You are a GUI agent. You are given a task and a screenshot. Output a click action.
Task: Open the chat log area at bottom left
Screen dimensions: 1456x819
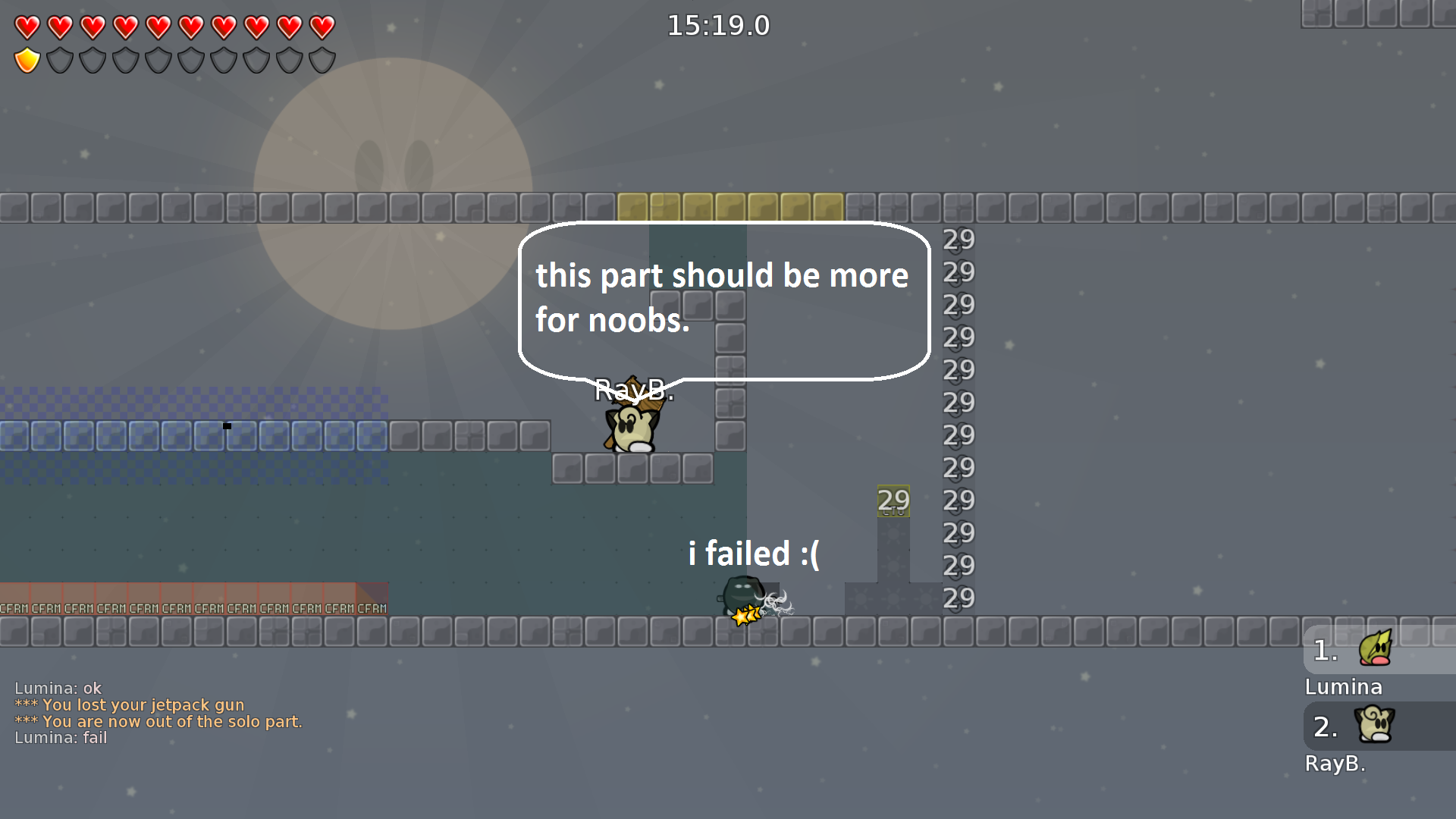[x=152, y=713]
